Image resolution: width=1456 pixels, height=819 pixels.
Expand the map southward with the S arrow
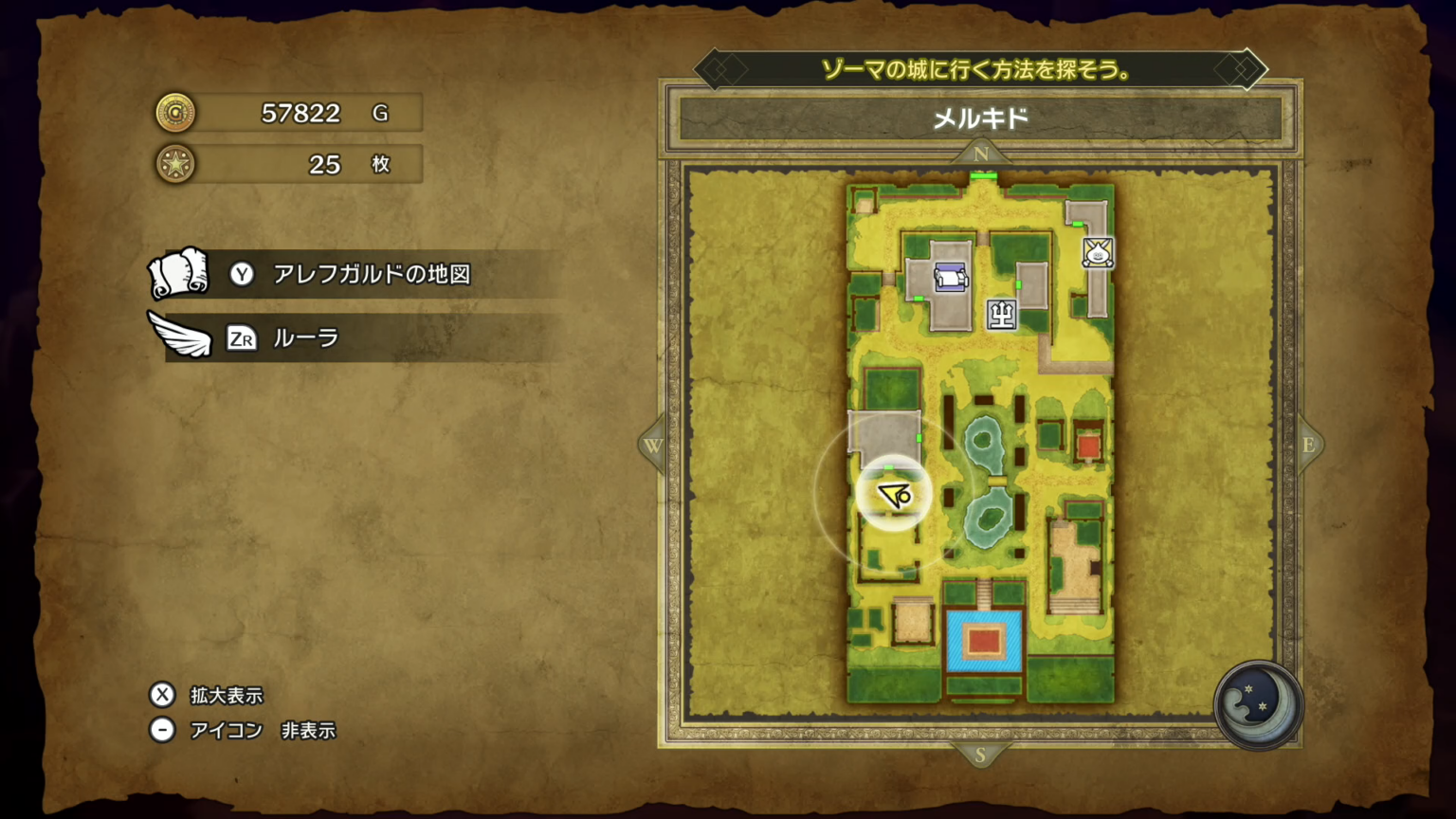(980, 754)
